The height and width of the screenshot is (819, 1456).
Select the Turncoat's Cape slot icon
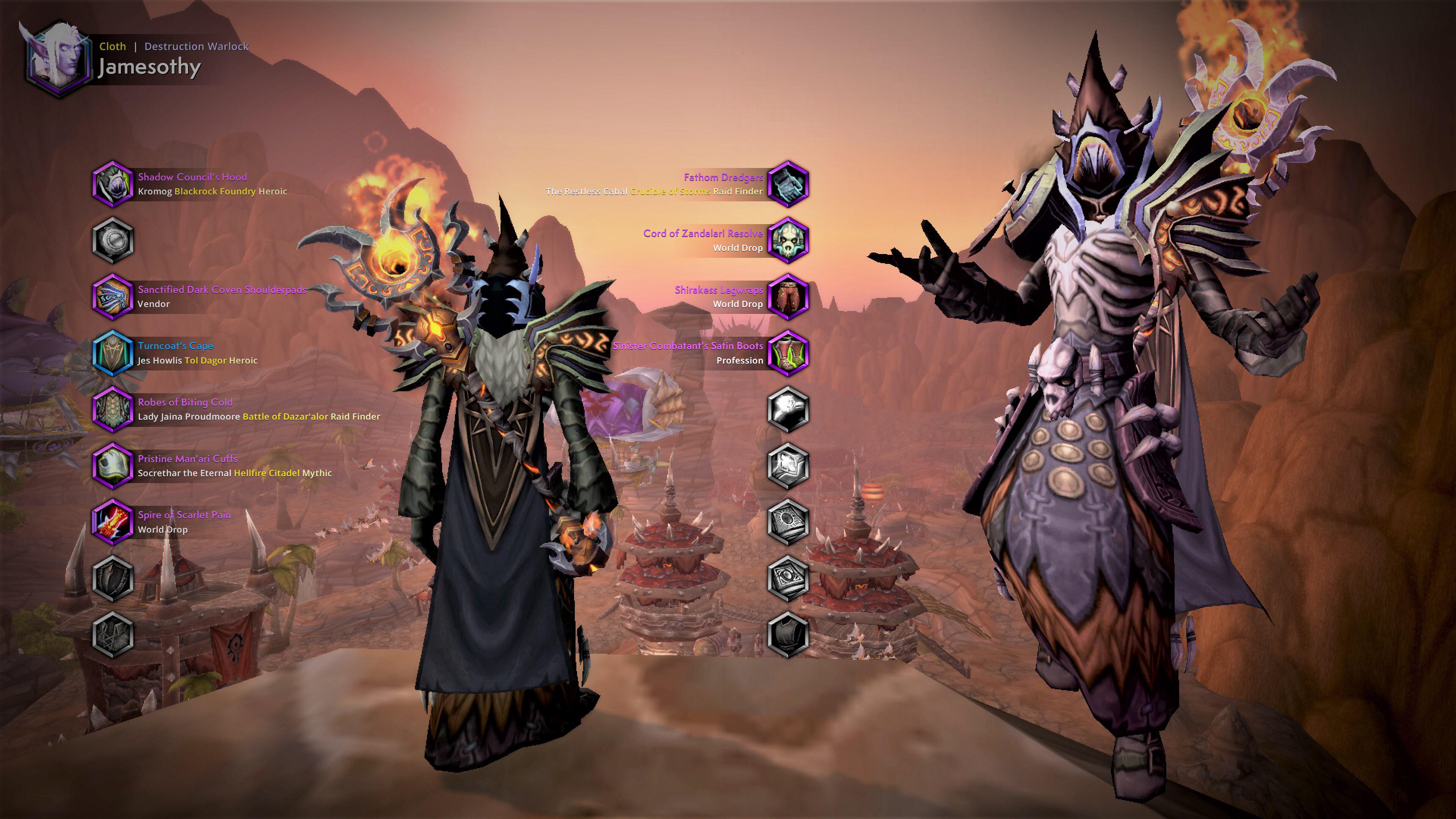(x=113, y=353)
